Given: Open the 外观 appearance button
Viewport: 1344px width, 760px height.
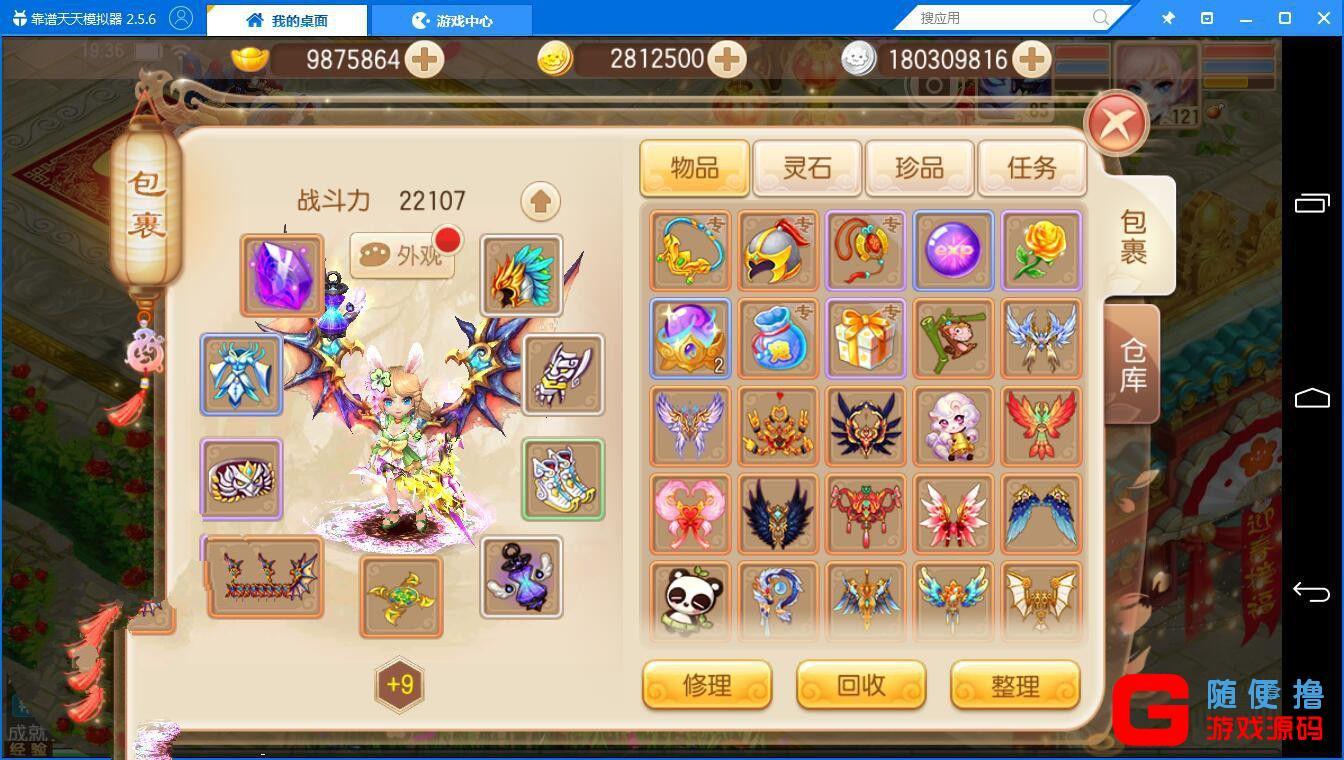Looking at the screenshot, I should [x=404, y=256].
